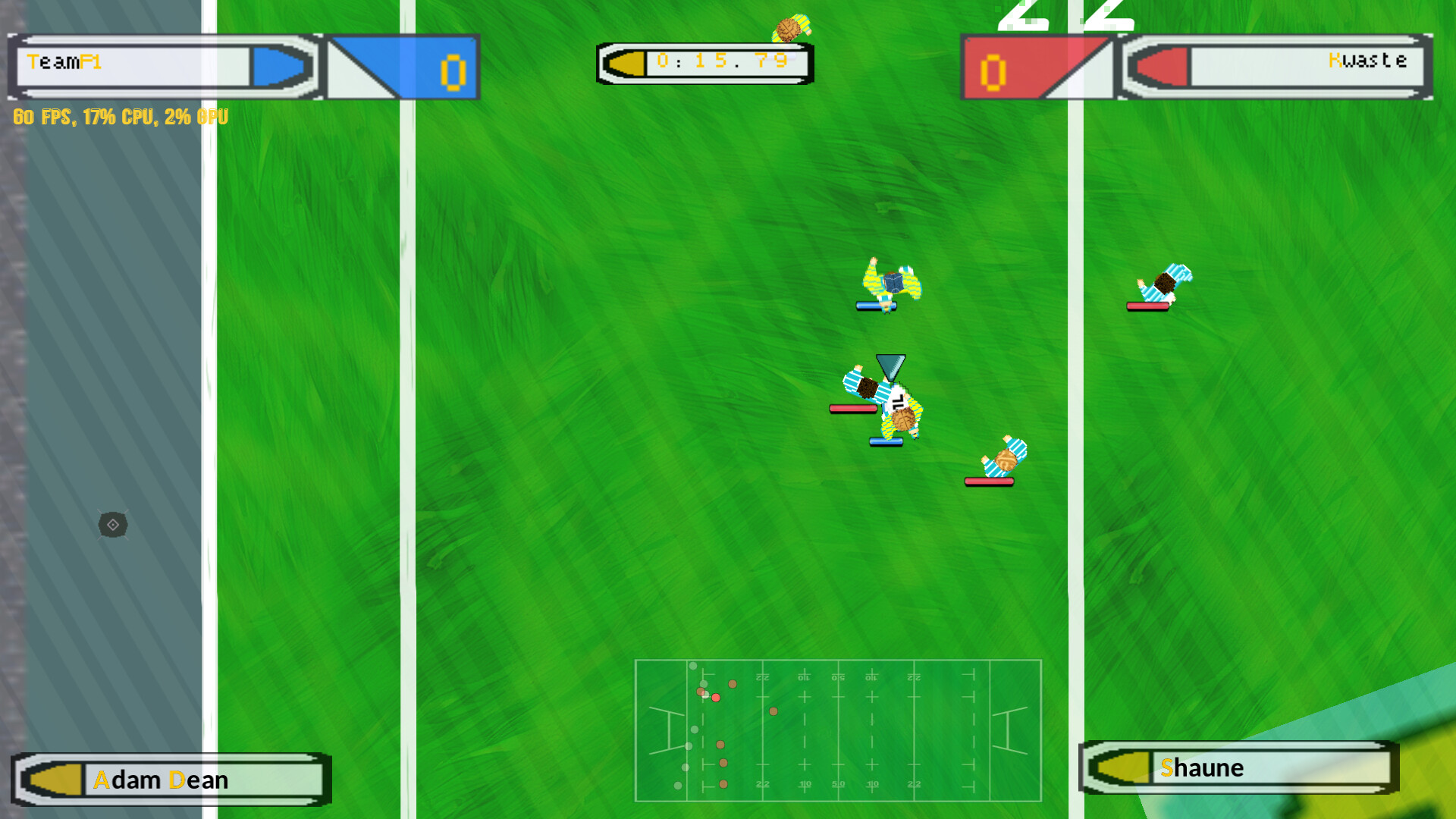1456x819 pixels.
Task: Click the diamond marker on the gray touchline
Action: click(x=112, y=526)
